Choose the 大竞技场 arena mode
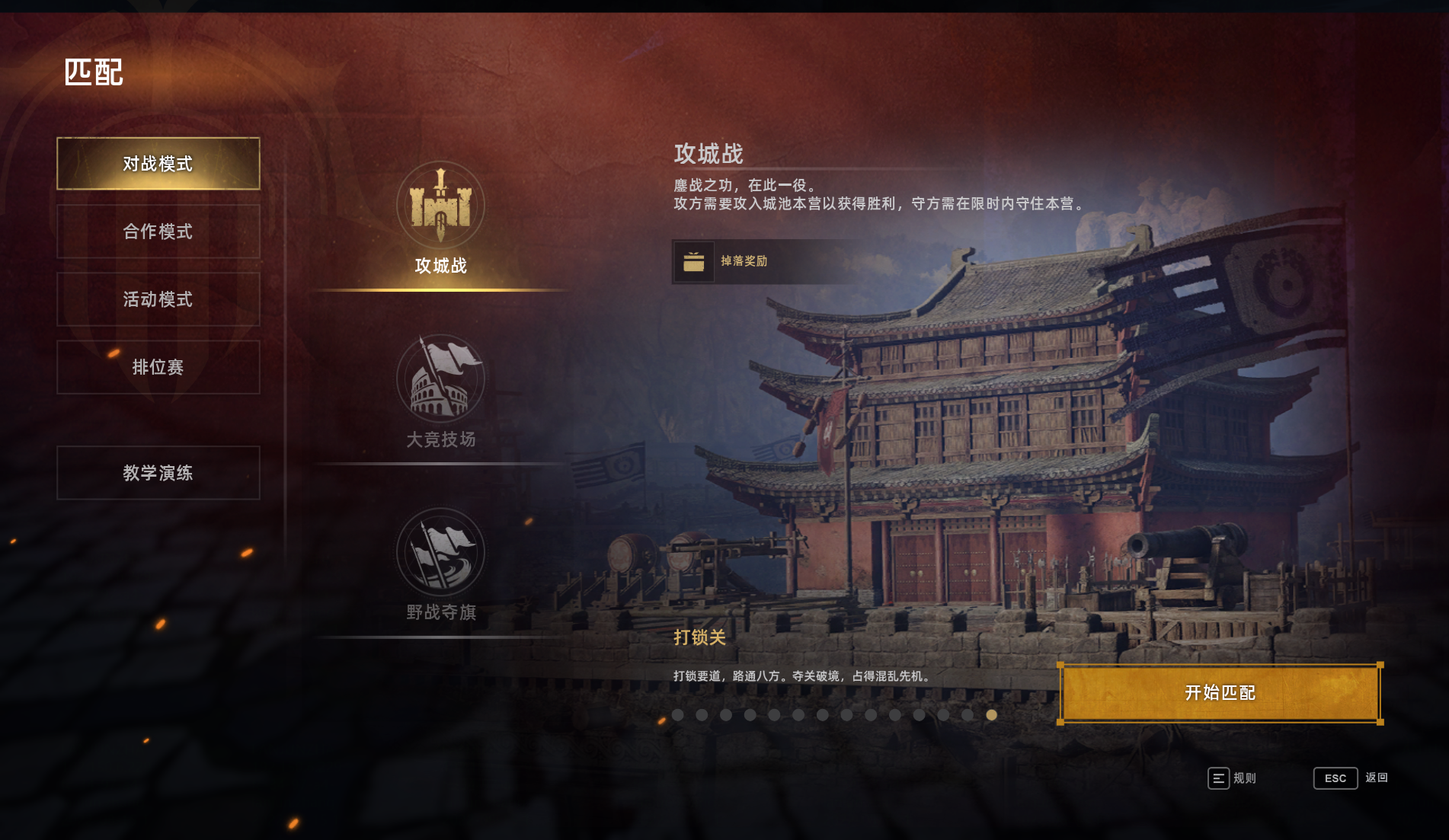Viewport: 1449px width, 840px height. tap(440, 381)
